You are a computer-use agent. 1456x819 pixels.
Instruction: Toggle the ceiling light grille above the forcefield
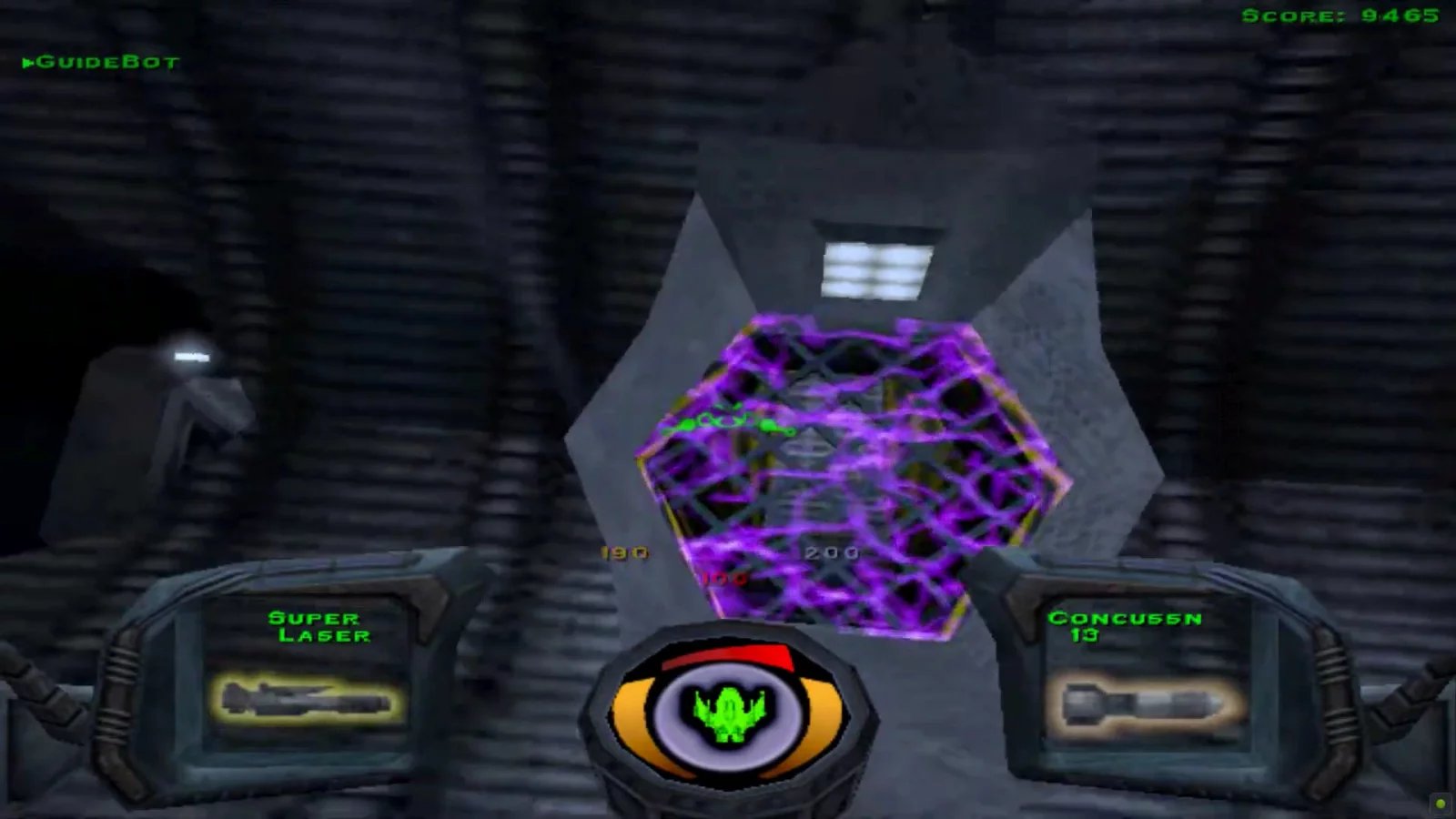tap(878, 268)
